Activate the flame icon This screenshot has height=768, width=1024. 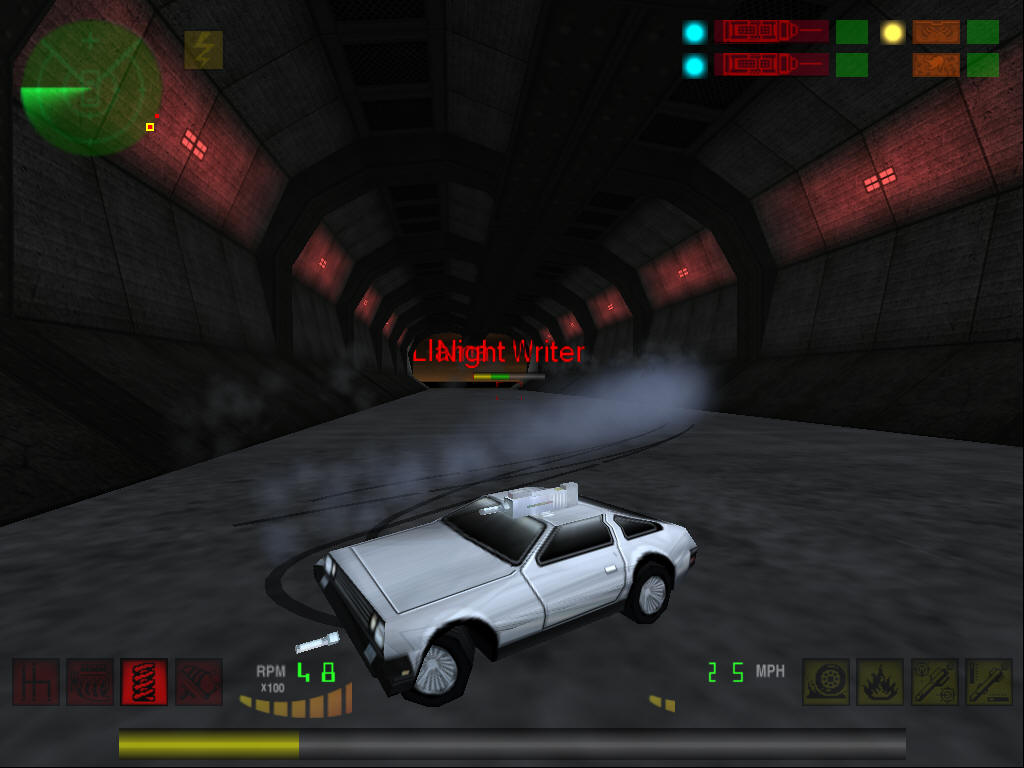pyautogui.click(x=880, y=682)
